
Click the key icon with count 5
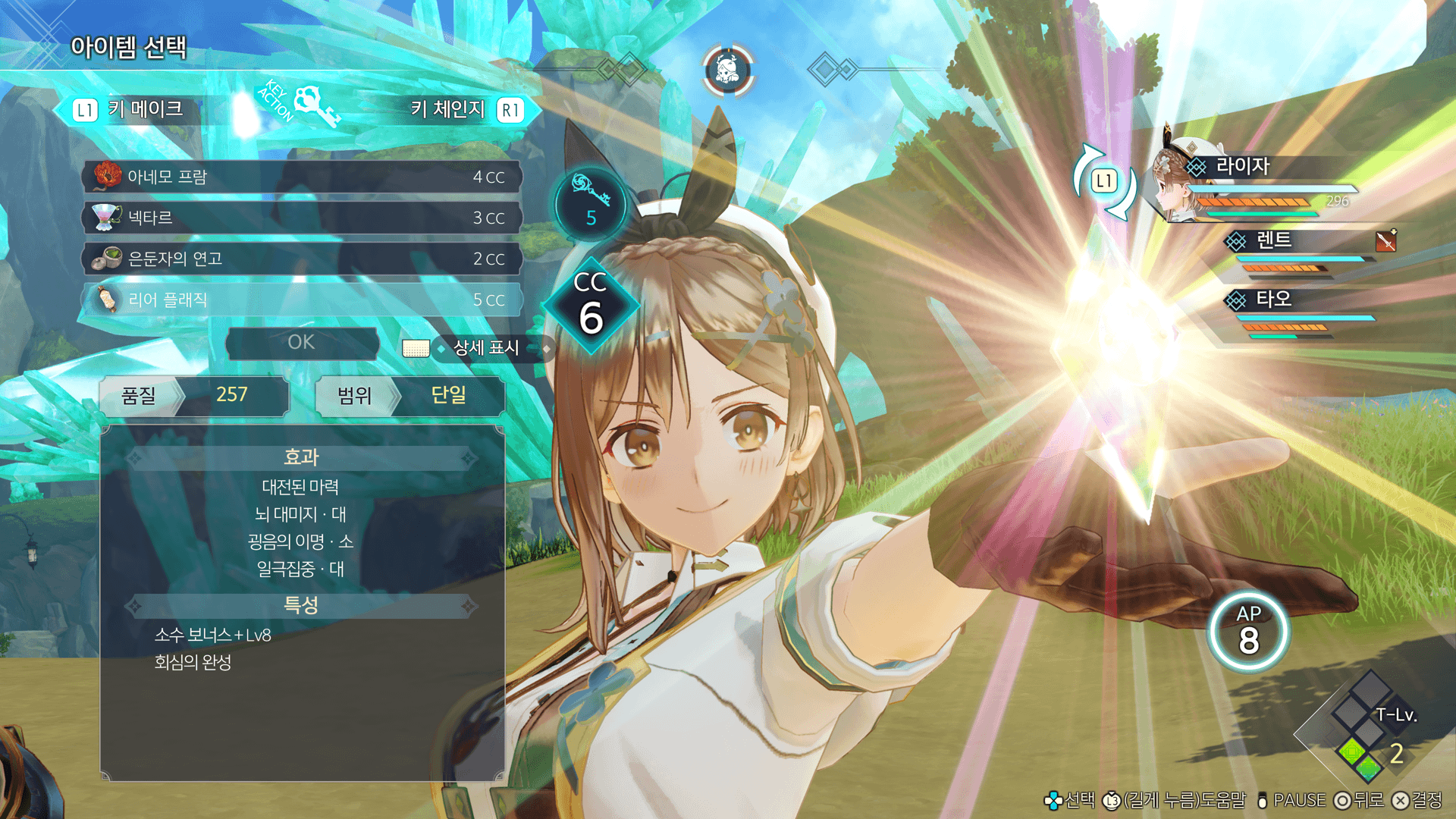click(591, 203)
